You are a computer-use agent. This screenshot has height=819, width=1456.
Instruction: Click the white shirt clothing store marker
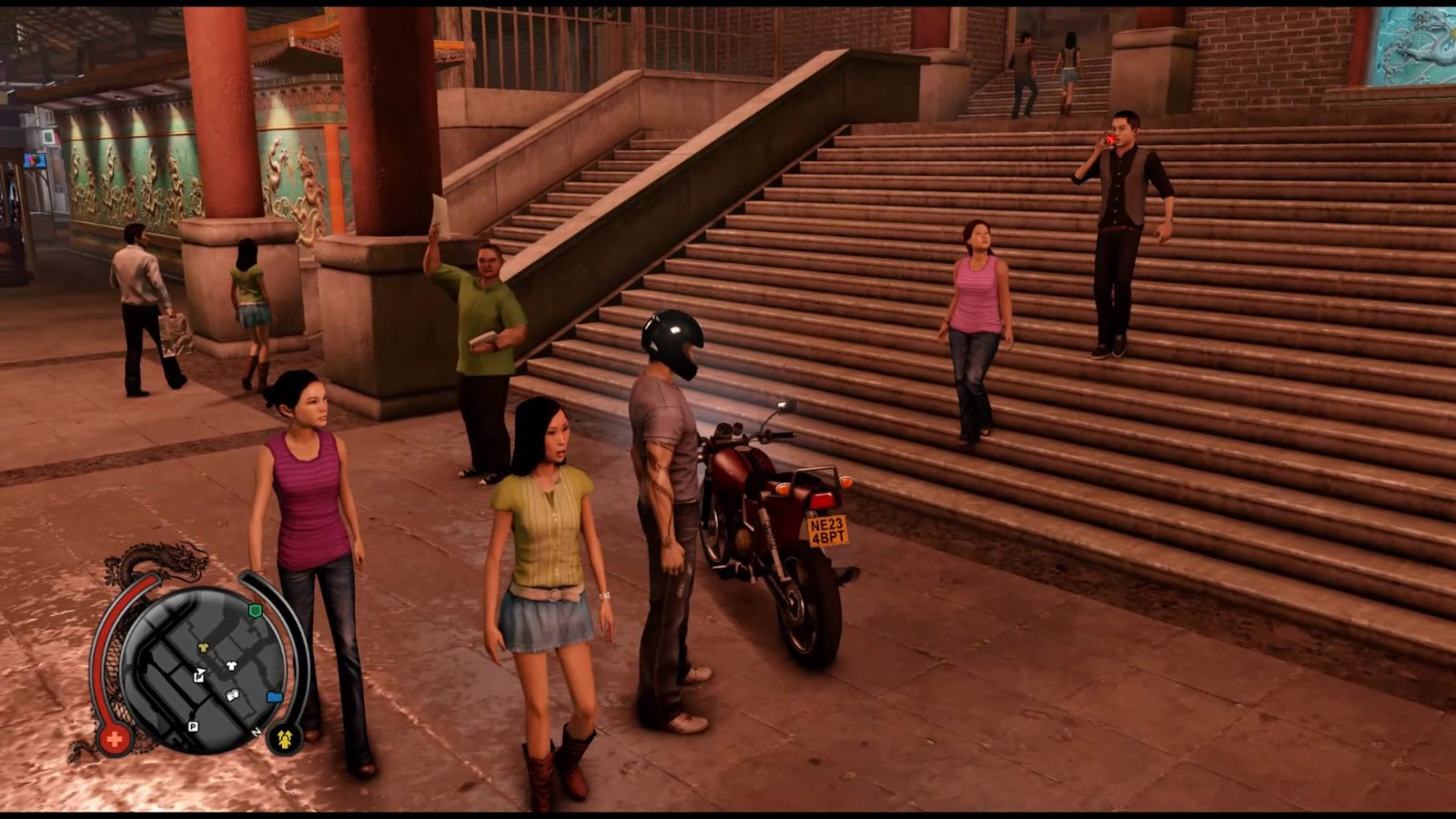231,665
